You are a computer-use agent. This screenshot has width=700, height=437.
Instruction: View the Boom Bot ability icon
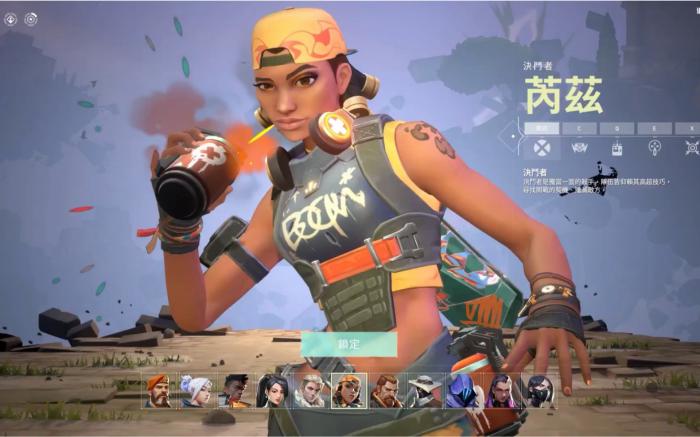(579, 148)
